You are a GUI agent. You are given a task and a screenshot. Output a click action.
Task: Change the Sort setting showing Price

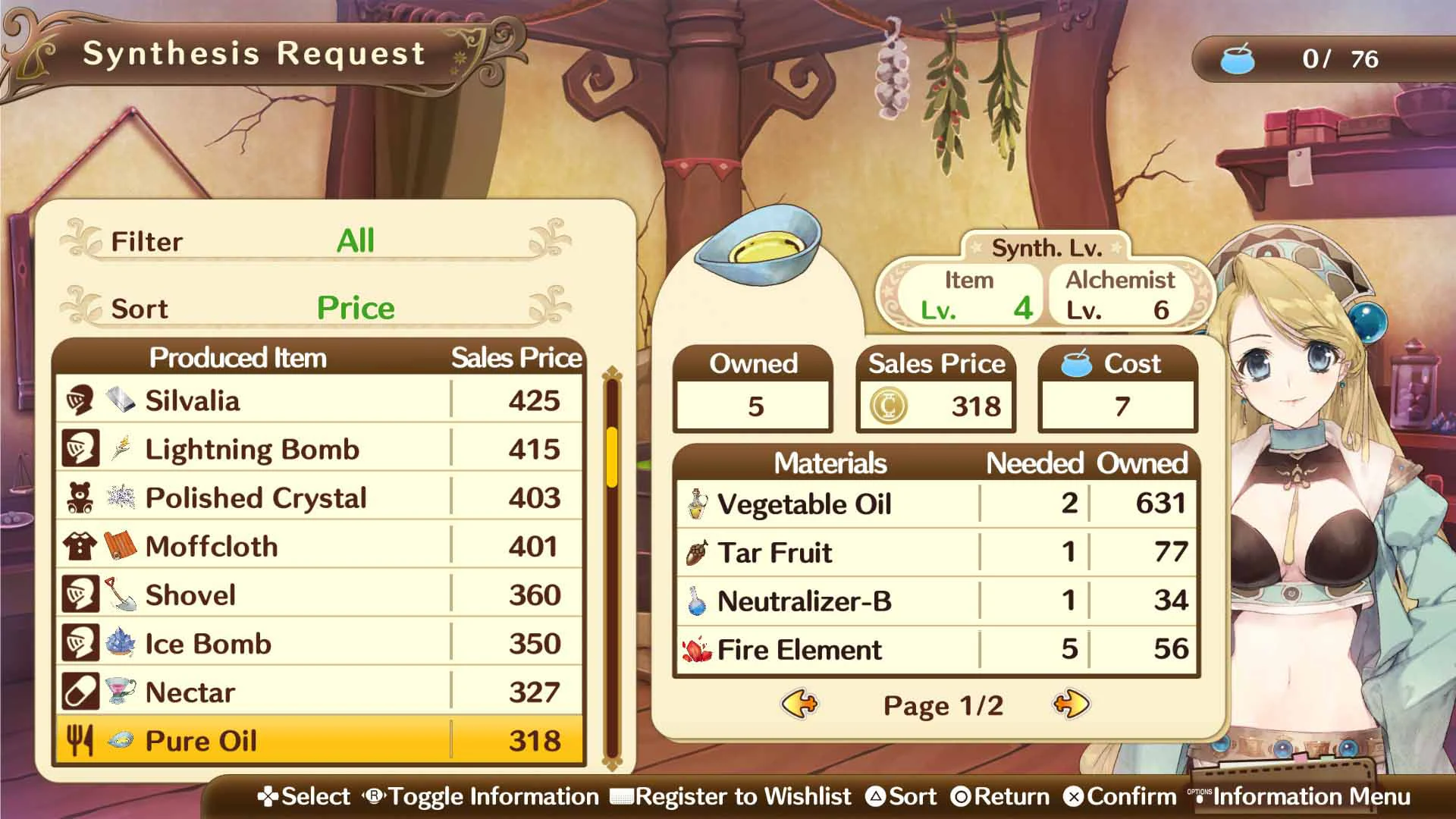point(355,308)
